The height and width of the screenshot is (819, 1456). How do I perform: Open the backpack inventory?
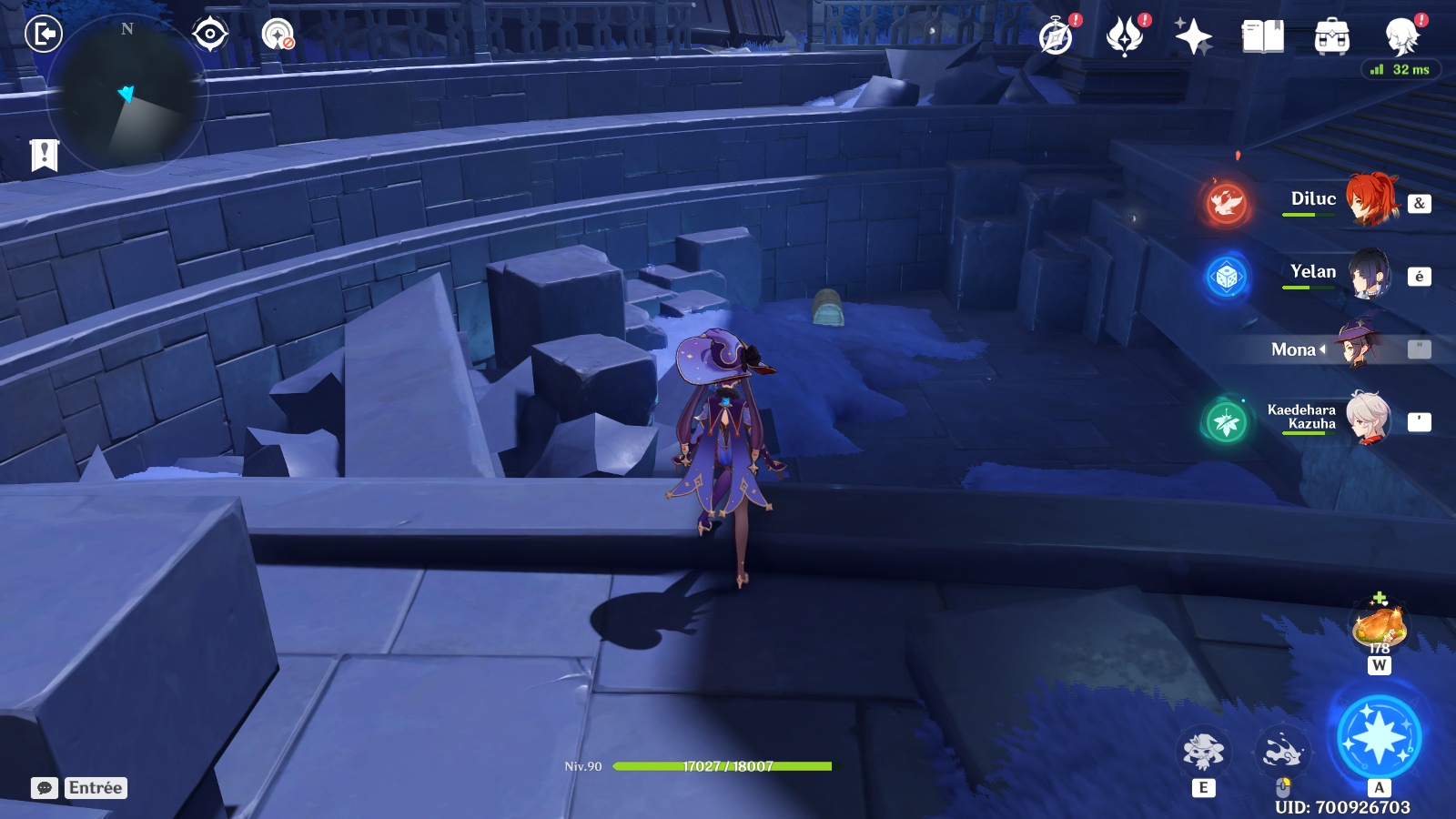(x=1331, y=37)
